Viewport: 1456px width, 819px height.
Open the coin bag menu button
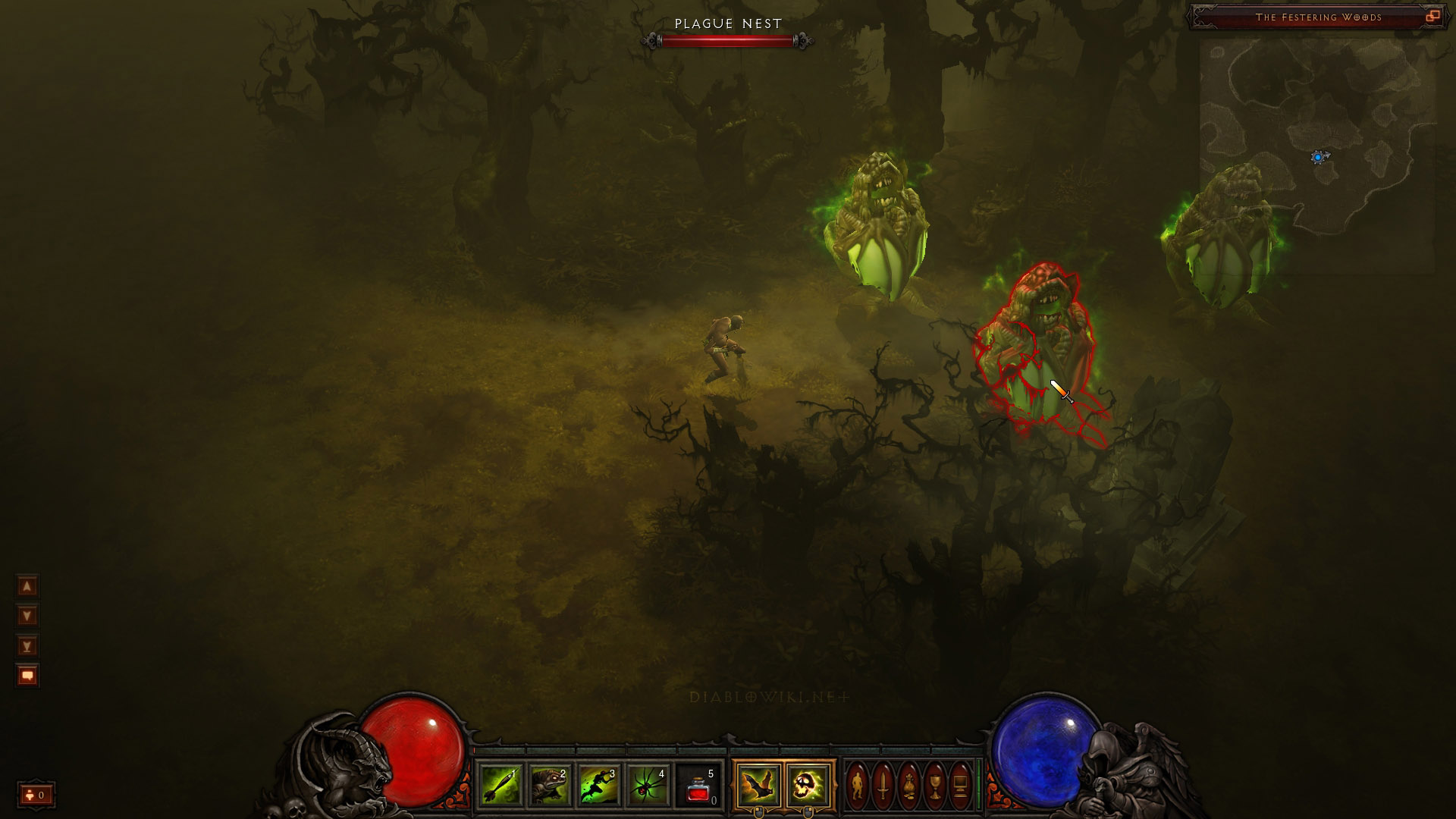coord(909,786)
